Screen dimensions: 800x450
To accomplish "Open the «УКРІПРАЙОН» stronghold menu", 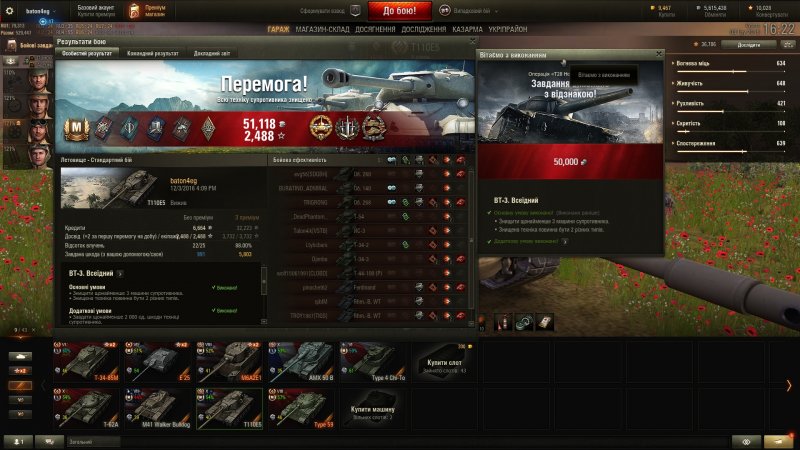I will pos(509,30).
